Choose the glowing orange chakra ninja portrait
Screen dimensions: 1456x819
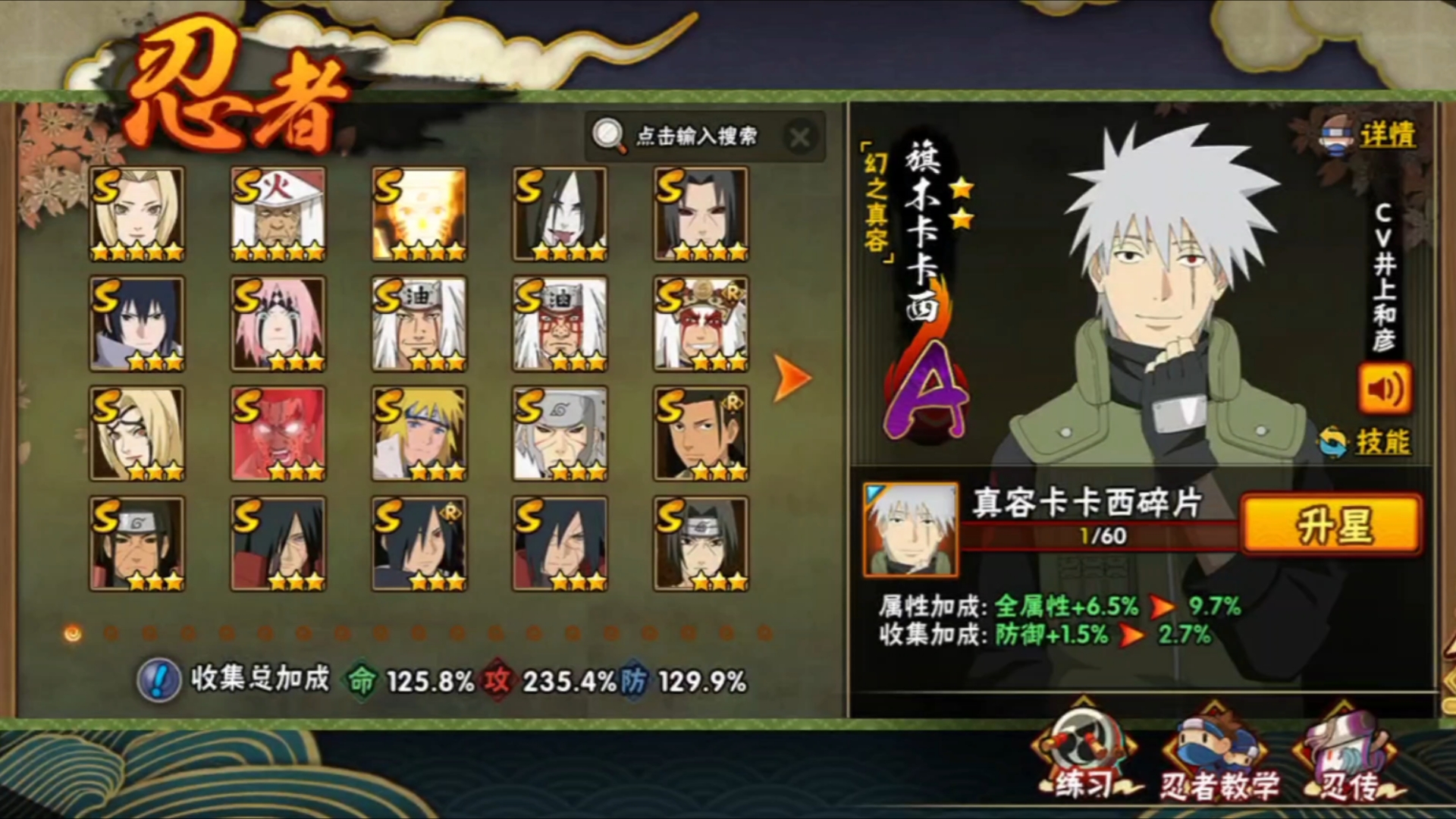[x=419, y=214]
